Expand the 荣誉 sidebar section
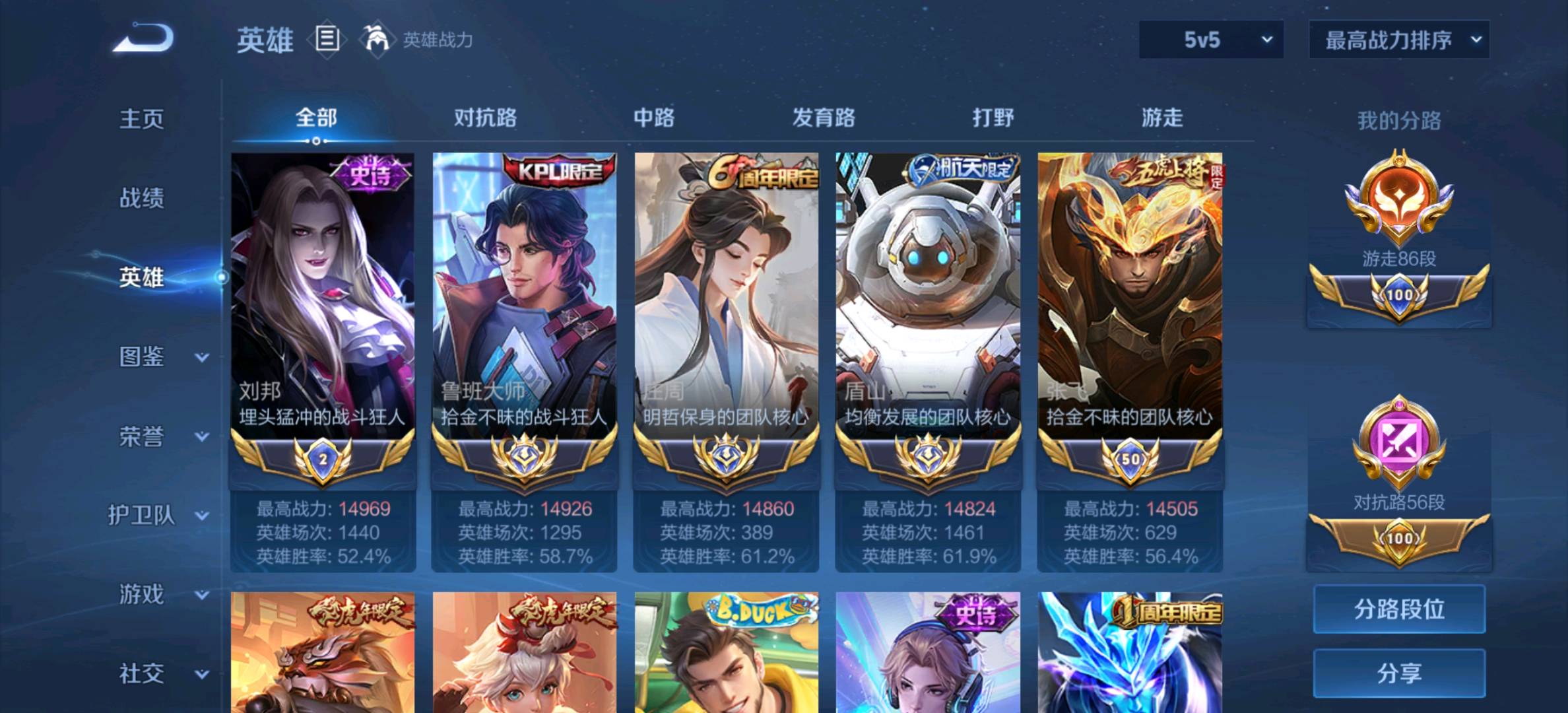The image size is (1568, 713). click(142, 437)
